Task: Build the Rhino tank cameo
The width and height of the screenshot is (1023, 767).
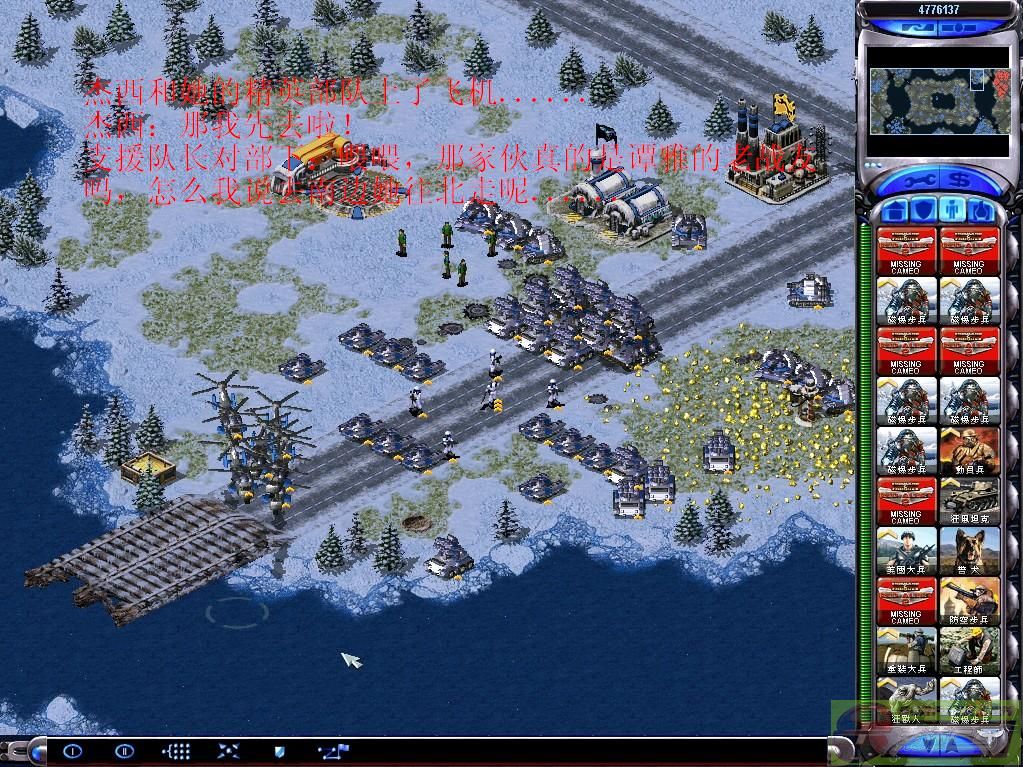Action: (970, 501)
